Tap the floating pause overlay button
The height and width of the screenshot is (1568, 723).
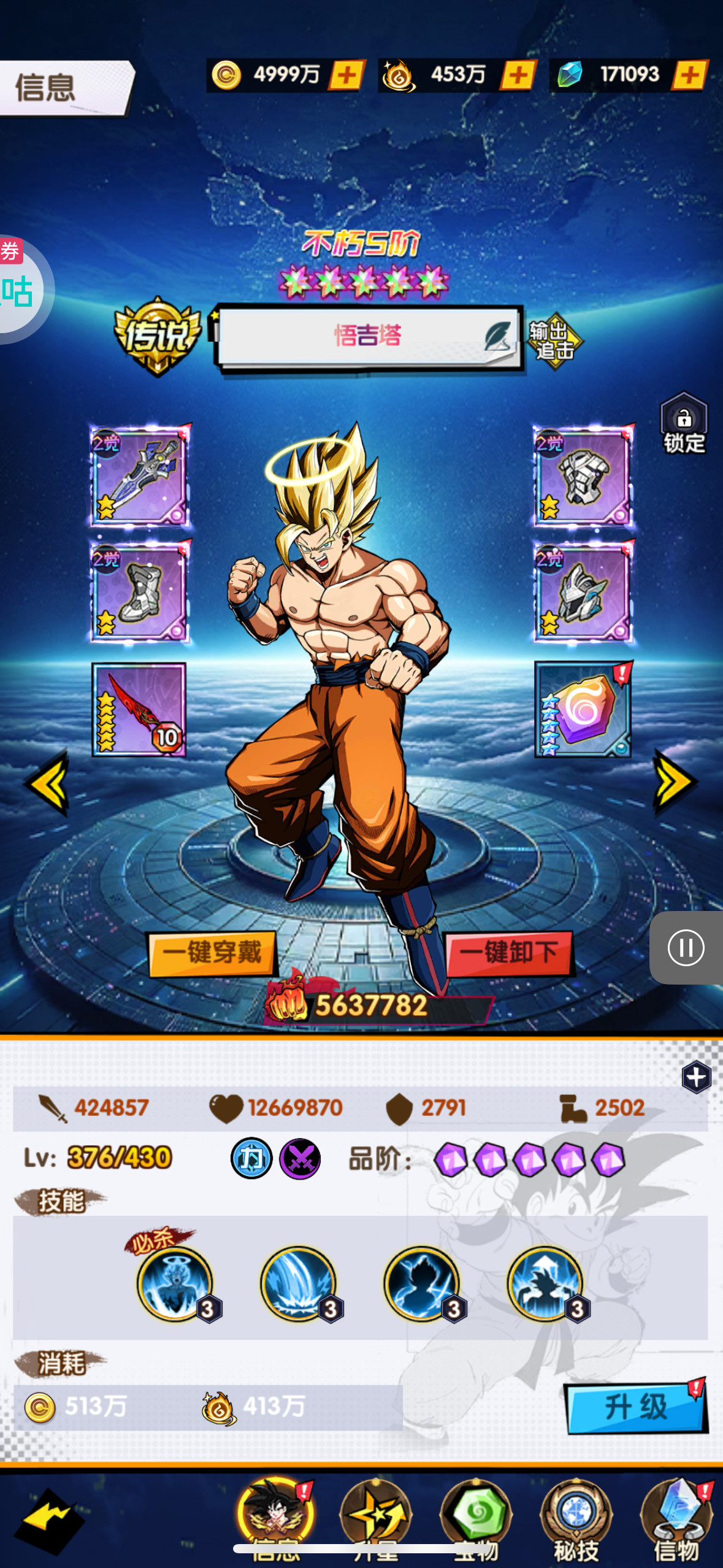click(x=686, y=948)
